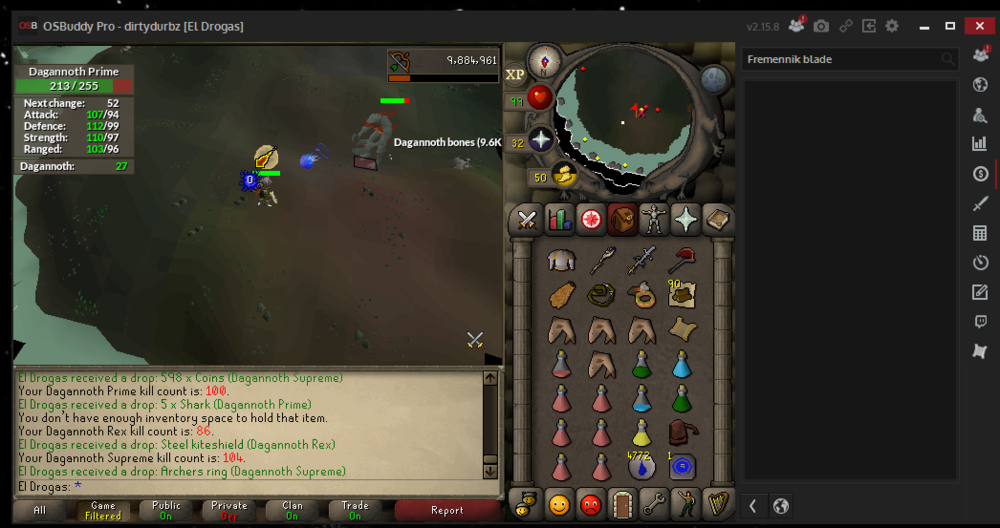Click the Fremennik blade search field
This screenshot has height=528, width=1000.
[x=840, y=60]
